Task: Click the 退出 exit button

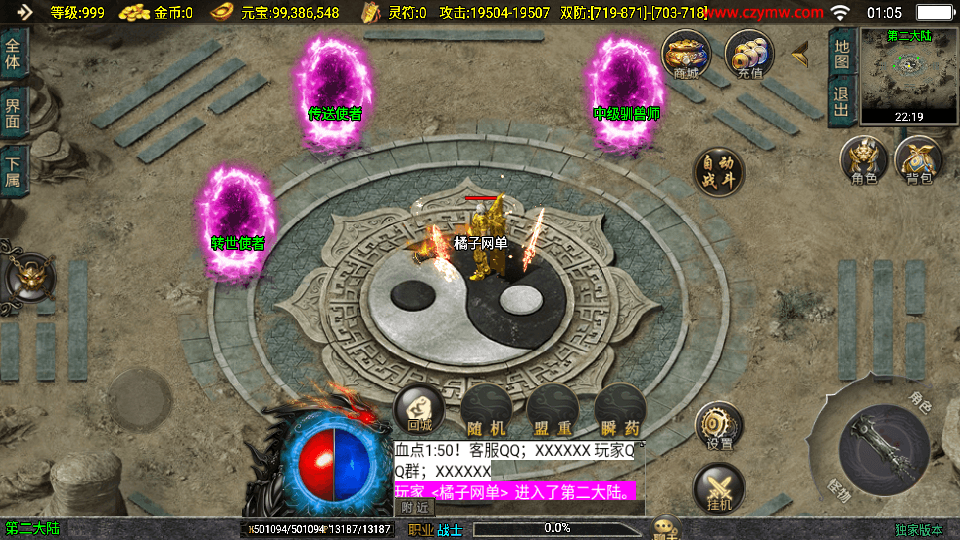Action: [842, 101]
